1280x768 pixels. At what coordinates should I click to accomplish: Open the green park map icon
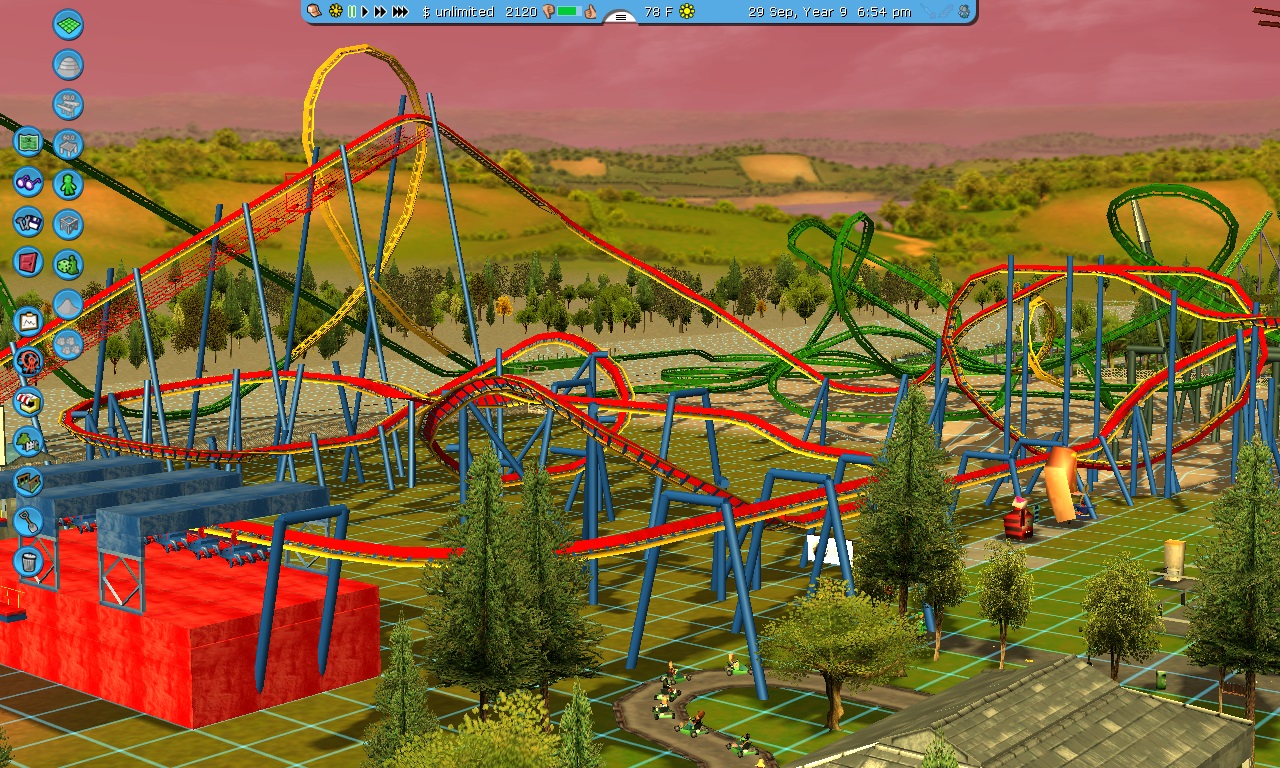tap(28, 141)
